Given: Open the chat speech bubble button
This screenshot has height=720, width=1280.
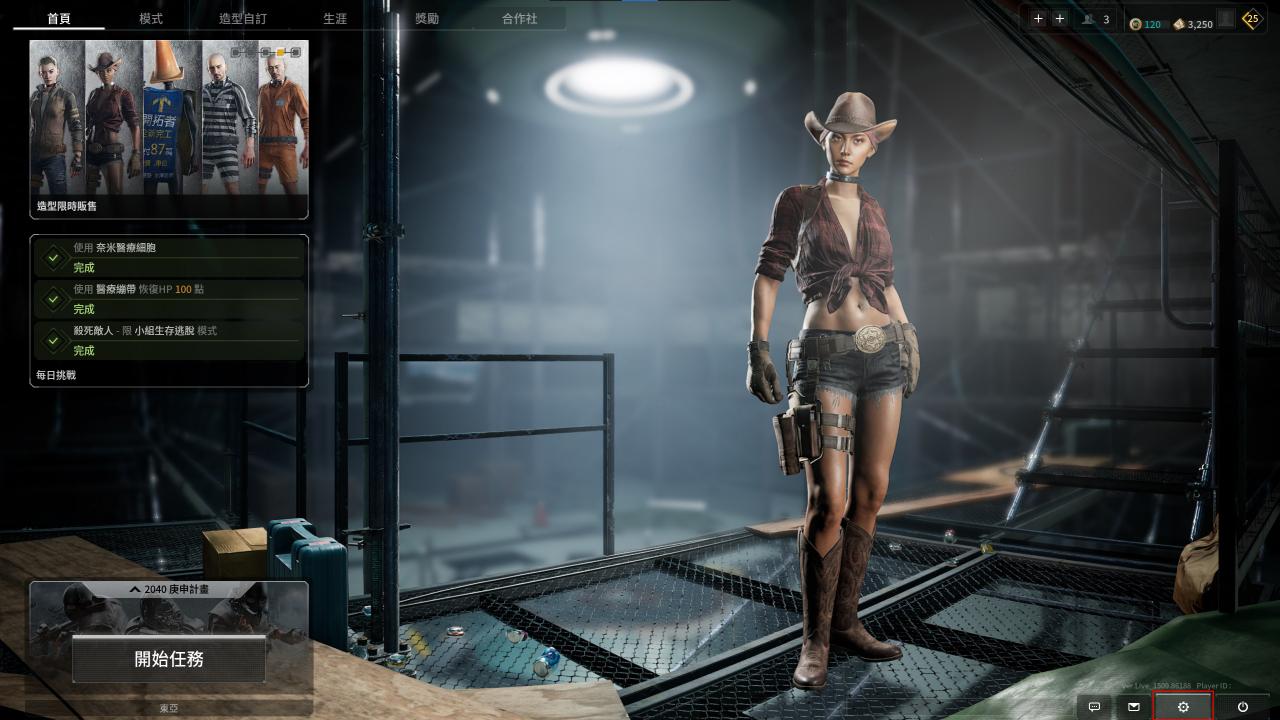Looking at the screenshot, I should pyautogui.click(x=1094, y=707).
